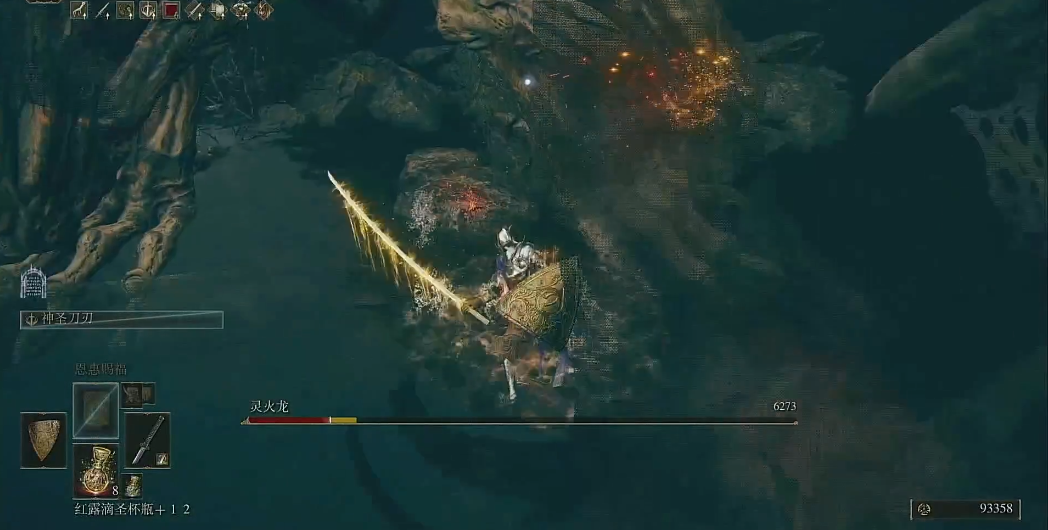Click the white gate icon above skill label
This screenshot has height=530, width=1048.
tap(35, 281)
